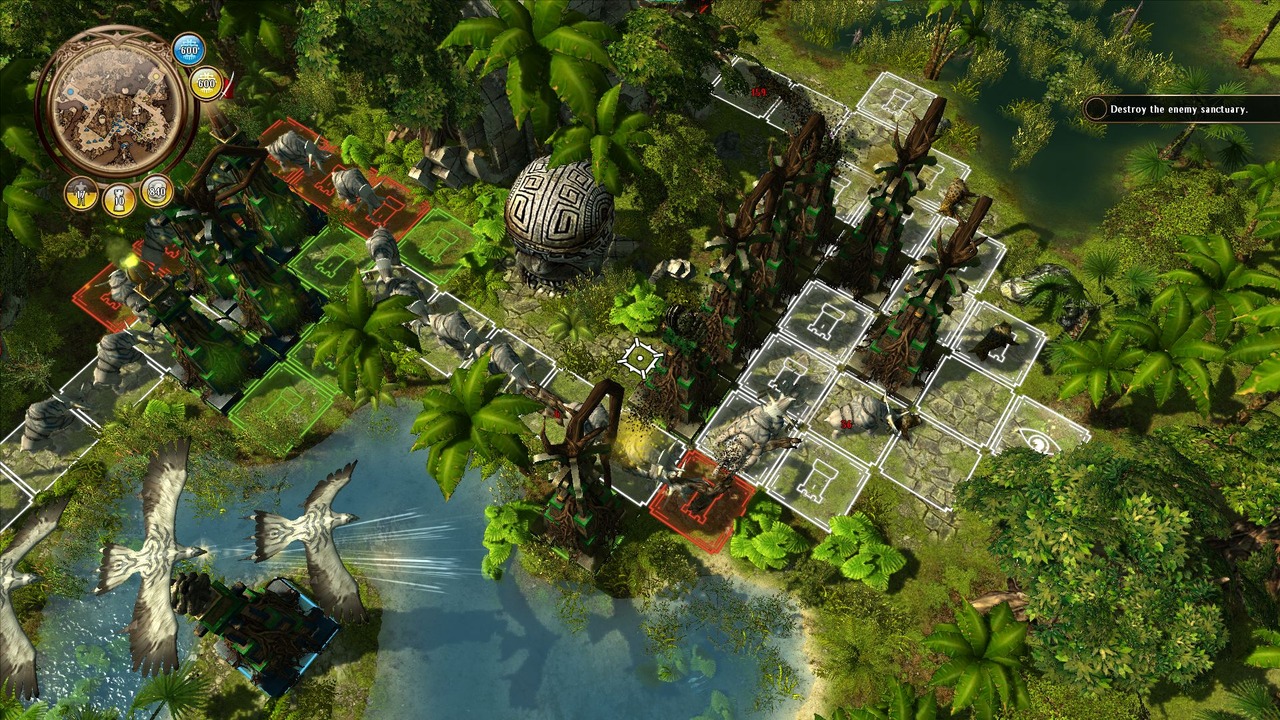Click the tower count icon
This screenshot has height=720, width=1280.
(119, 199)
